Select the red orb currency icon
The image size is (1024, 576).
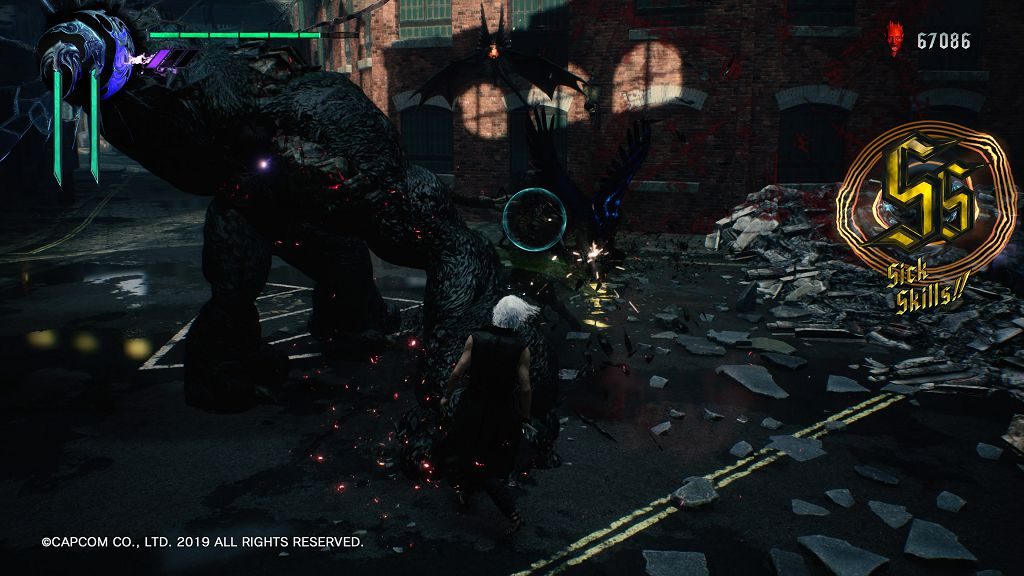point(895,39)
